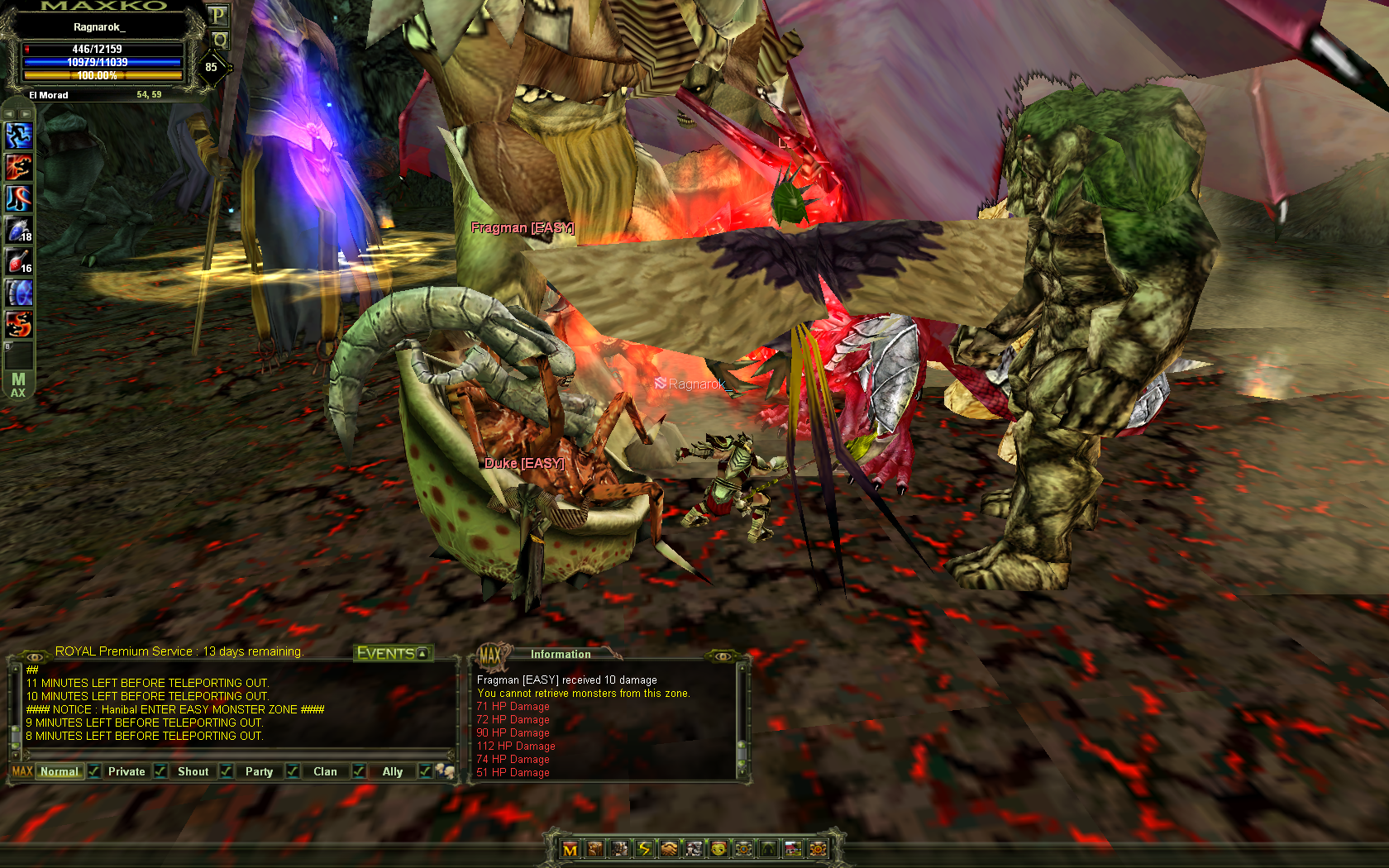Open the handshake trade icon
The height and width of the screenshot is (868, 1389).
(669, 849)
